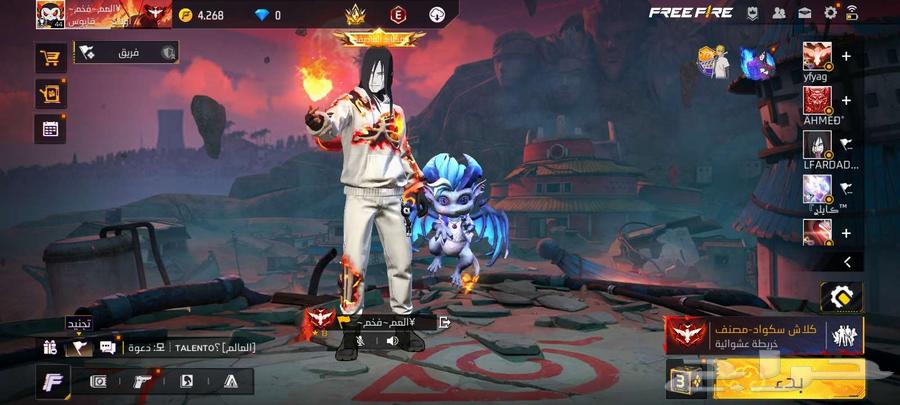Image resolution: width=900 pixels, height=405 pixels.
Task: Collapse the friends side panel arrow
Action: point(848,262)
